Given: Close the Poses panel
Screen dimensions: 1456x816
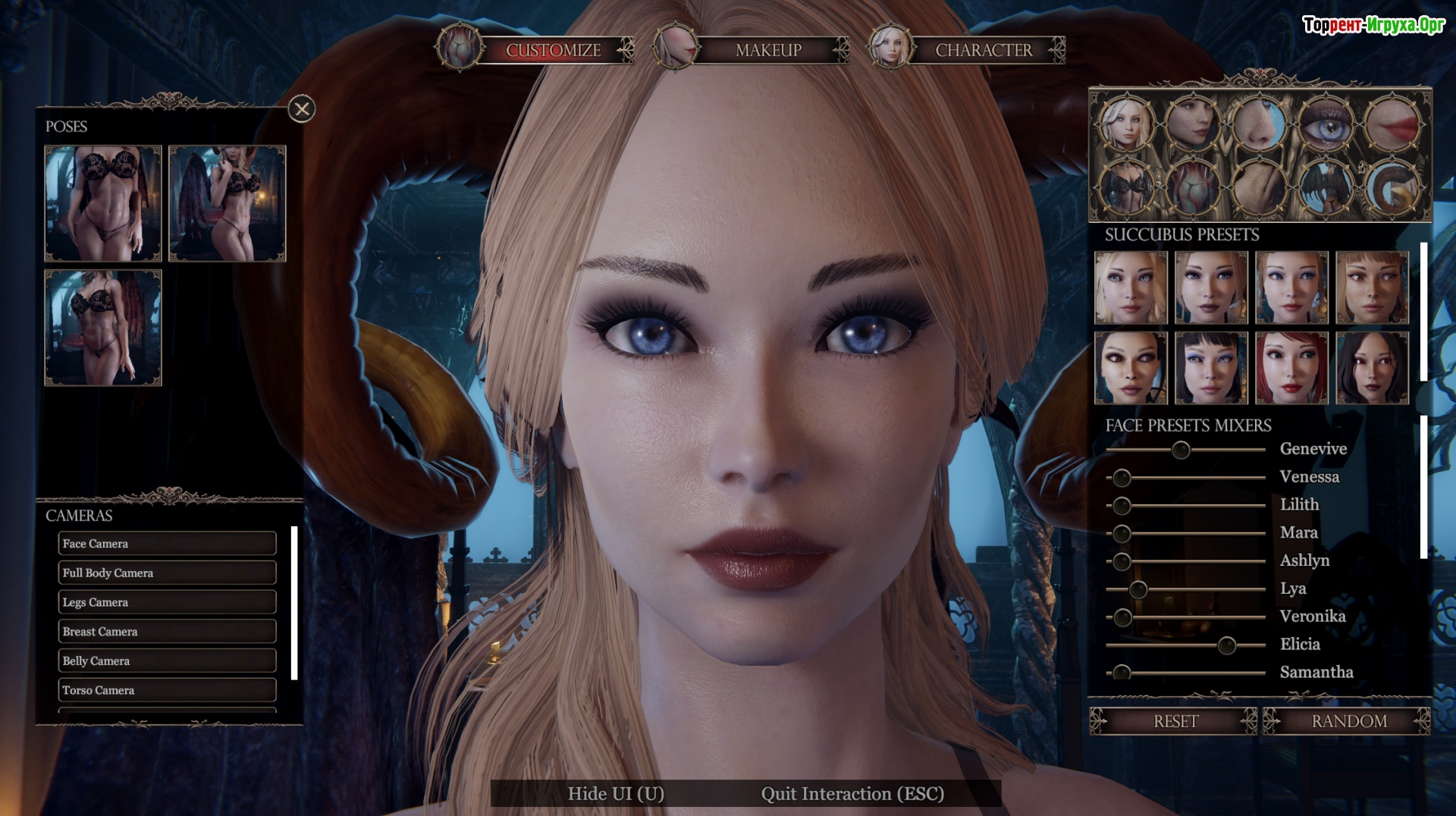Looking at the screenshot, I should point(302,109).
